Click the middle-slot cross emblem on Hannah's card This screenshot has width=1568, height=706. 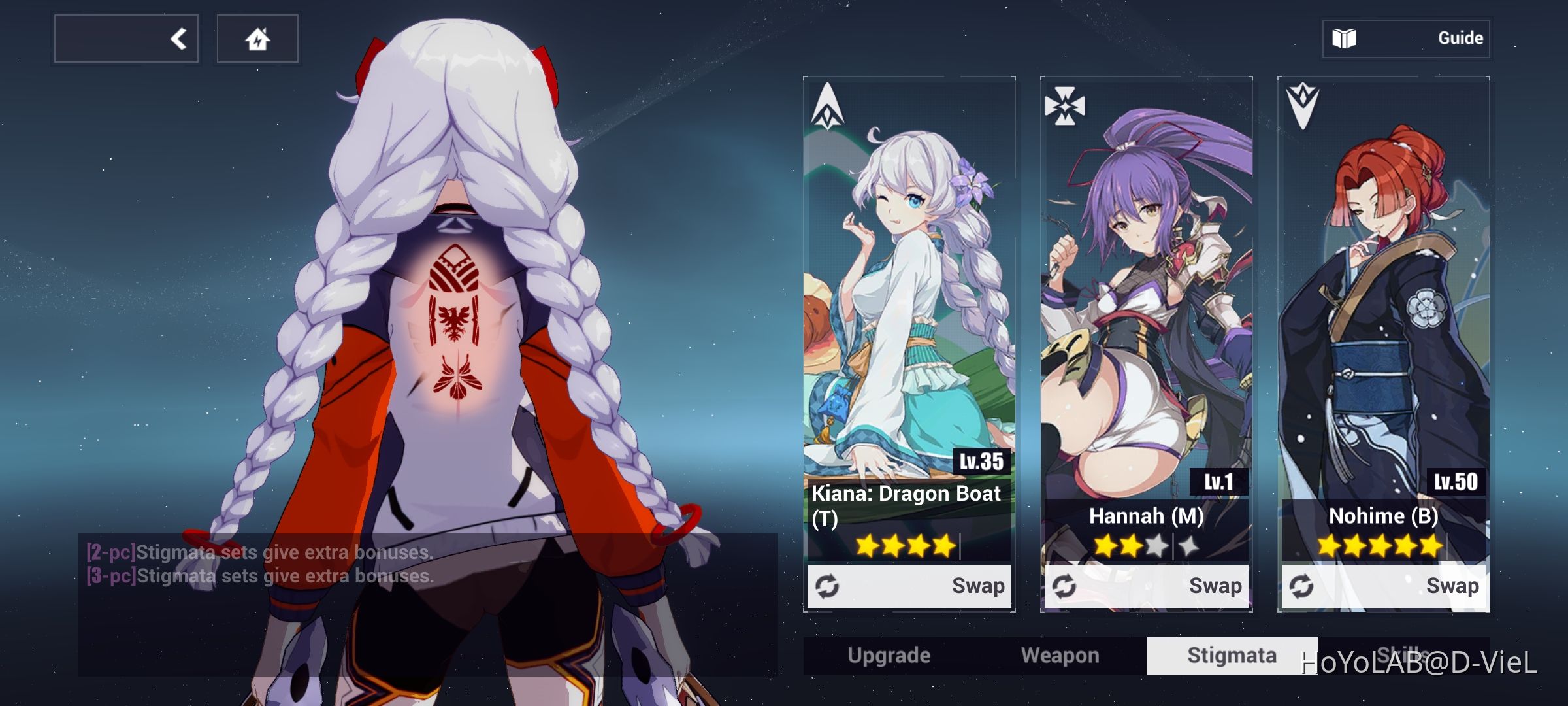pyautogui.click(x=1066, y=105)
